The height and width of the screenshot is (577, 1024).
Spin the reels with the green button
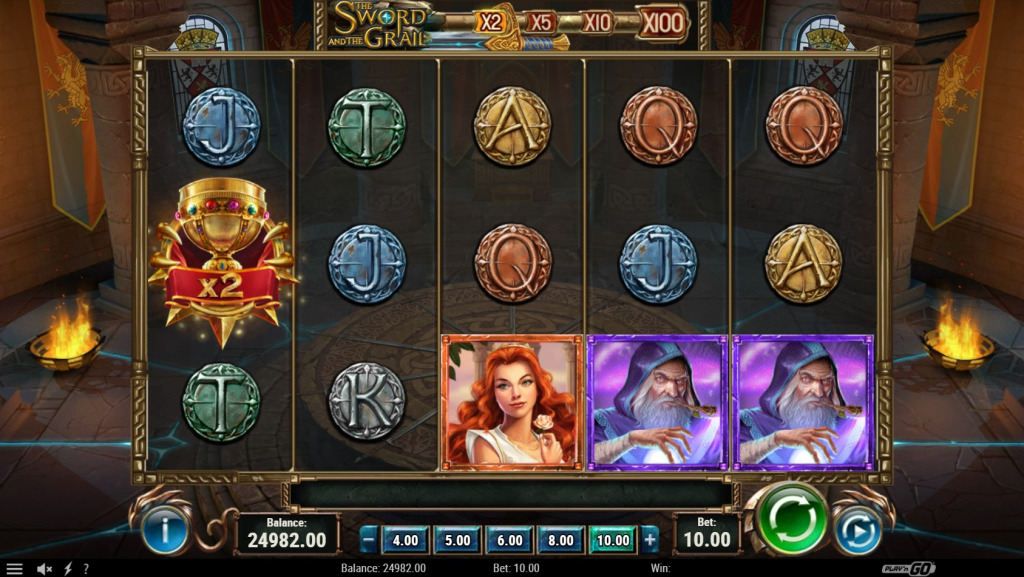792,518
